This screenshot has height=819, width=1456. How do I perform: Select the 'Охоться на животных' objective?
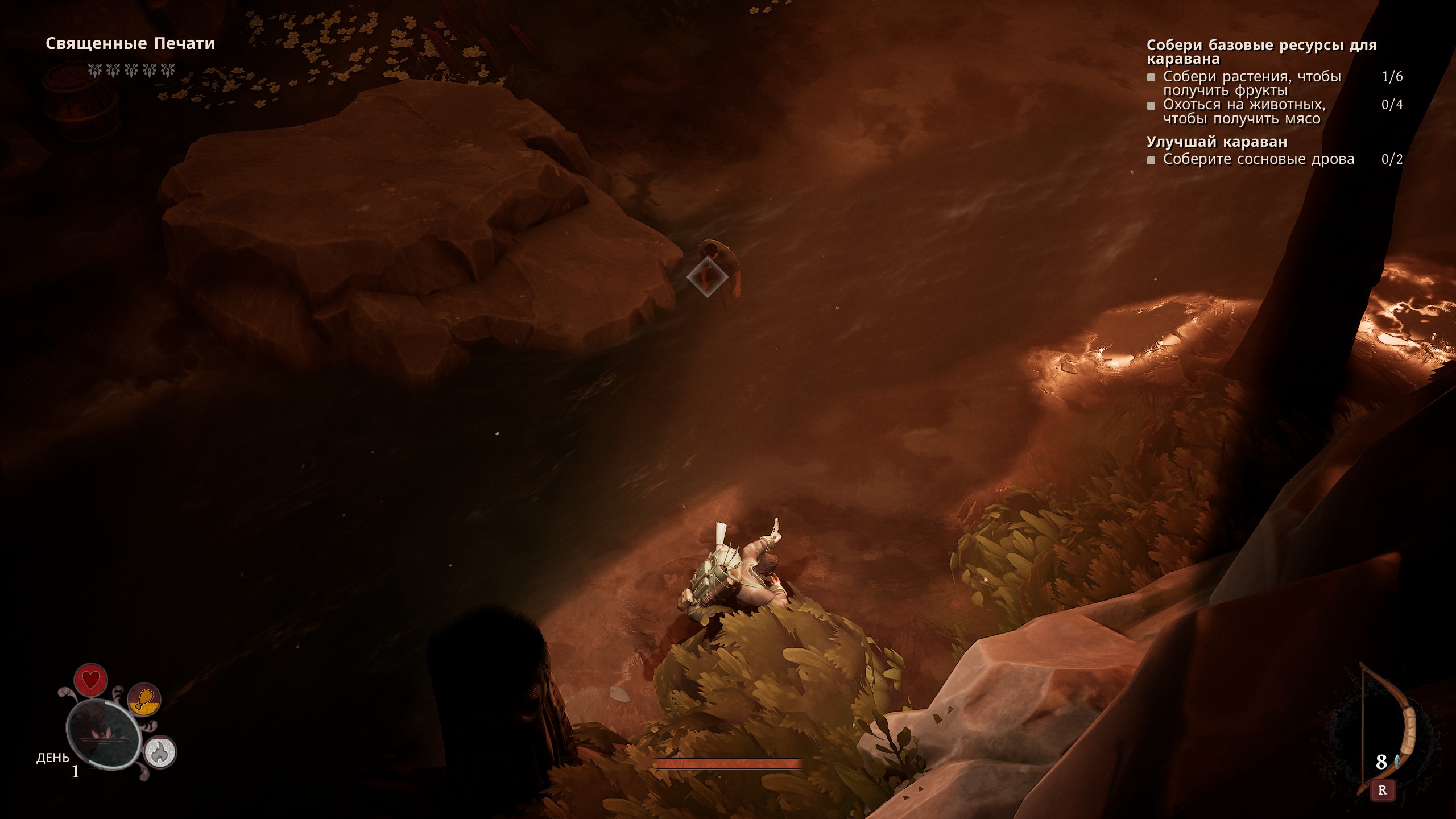click(1243, 111)
